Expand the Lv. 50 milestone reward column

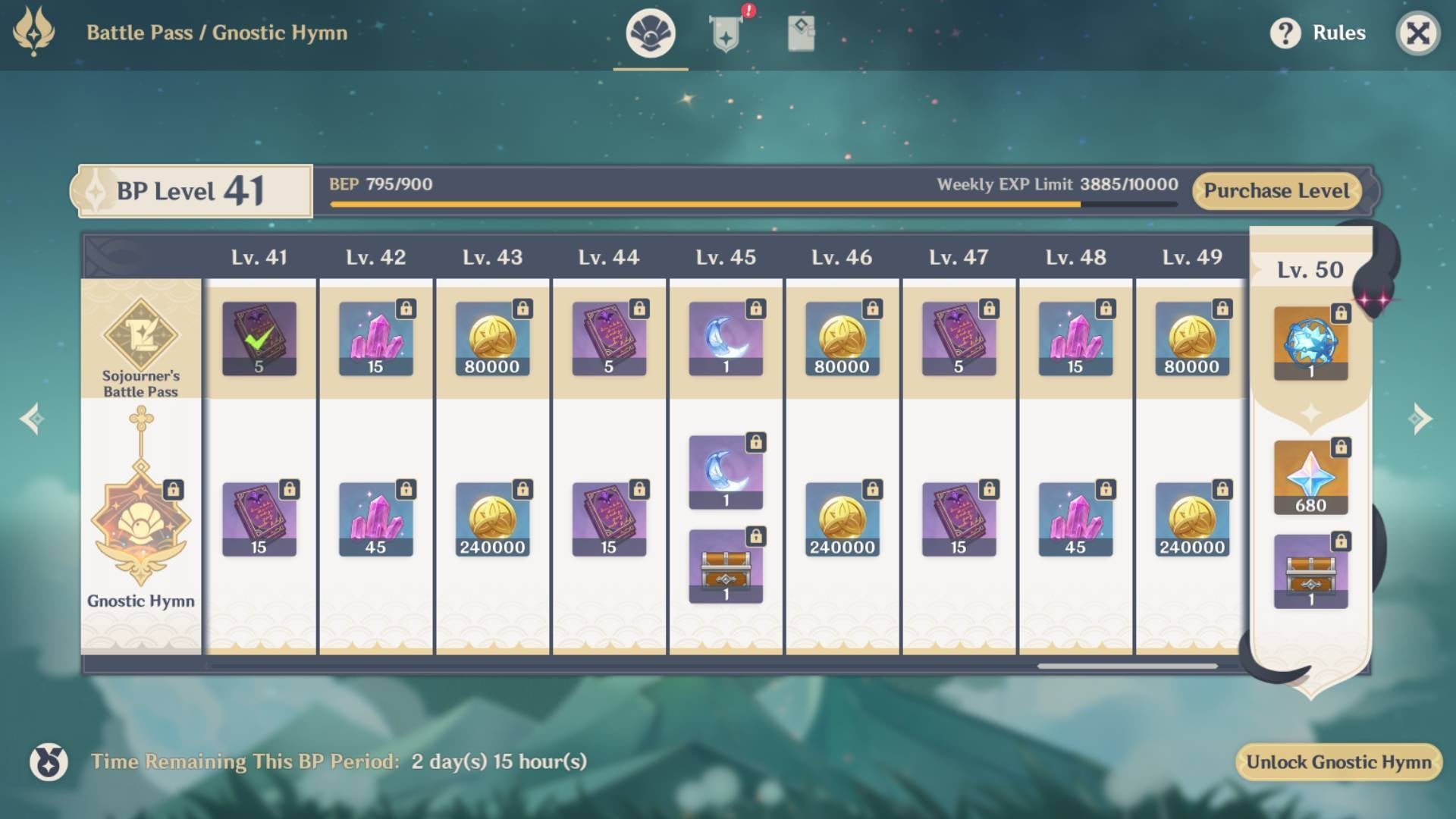pyautogui.click(x=1310, y=269)
